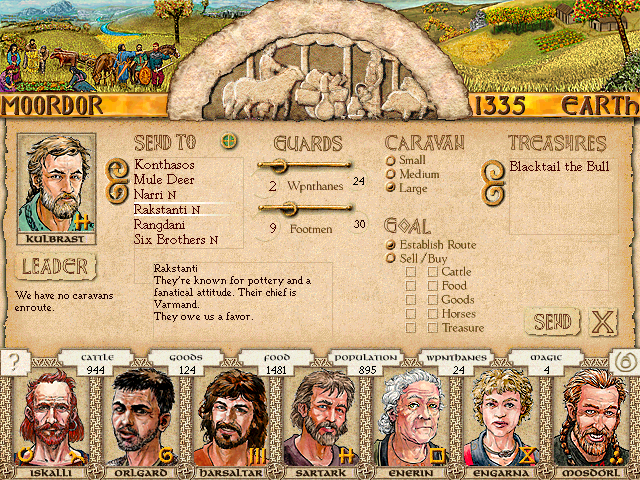Open the question mark help button
The width and height of the screenshot is (640, 480).
[13, 363]
